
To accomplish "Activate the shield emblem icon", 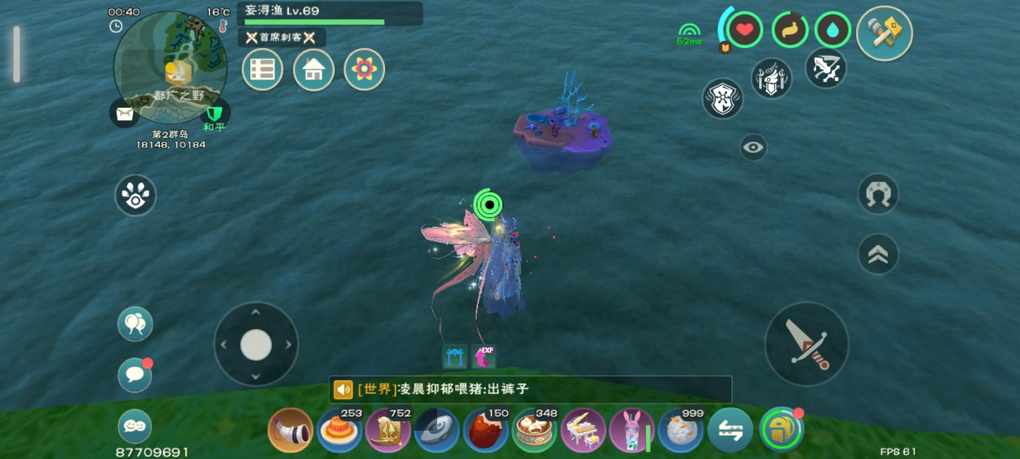I will 722,99.
